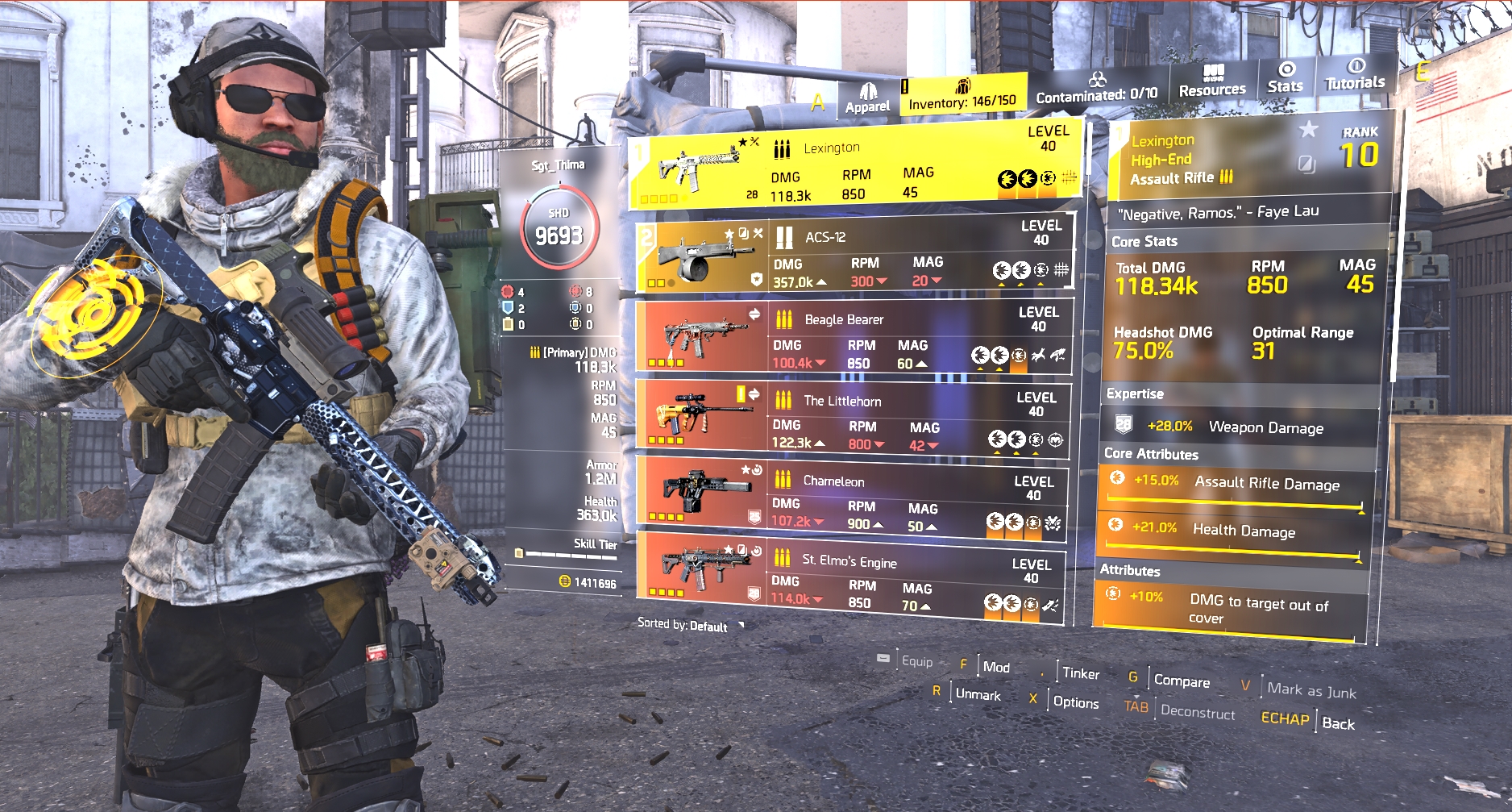
Task: Switch to the Stats tab
Action: click(1285, 77)
